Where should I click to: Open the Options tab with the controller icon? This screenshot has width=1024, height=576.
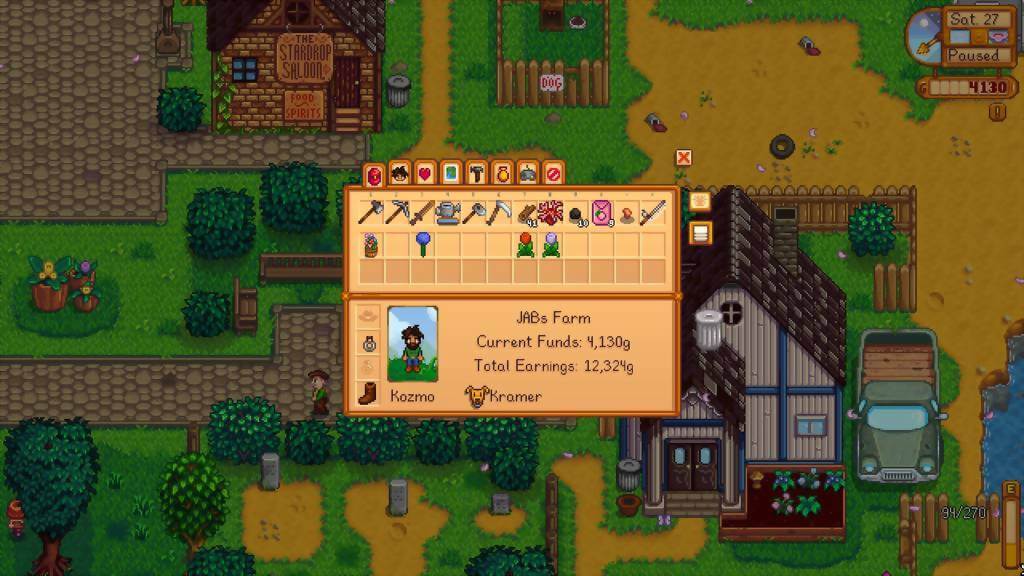pos(528,174)
